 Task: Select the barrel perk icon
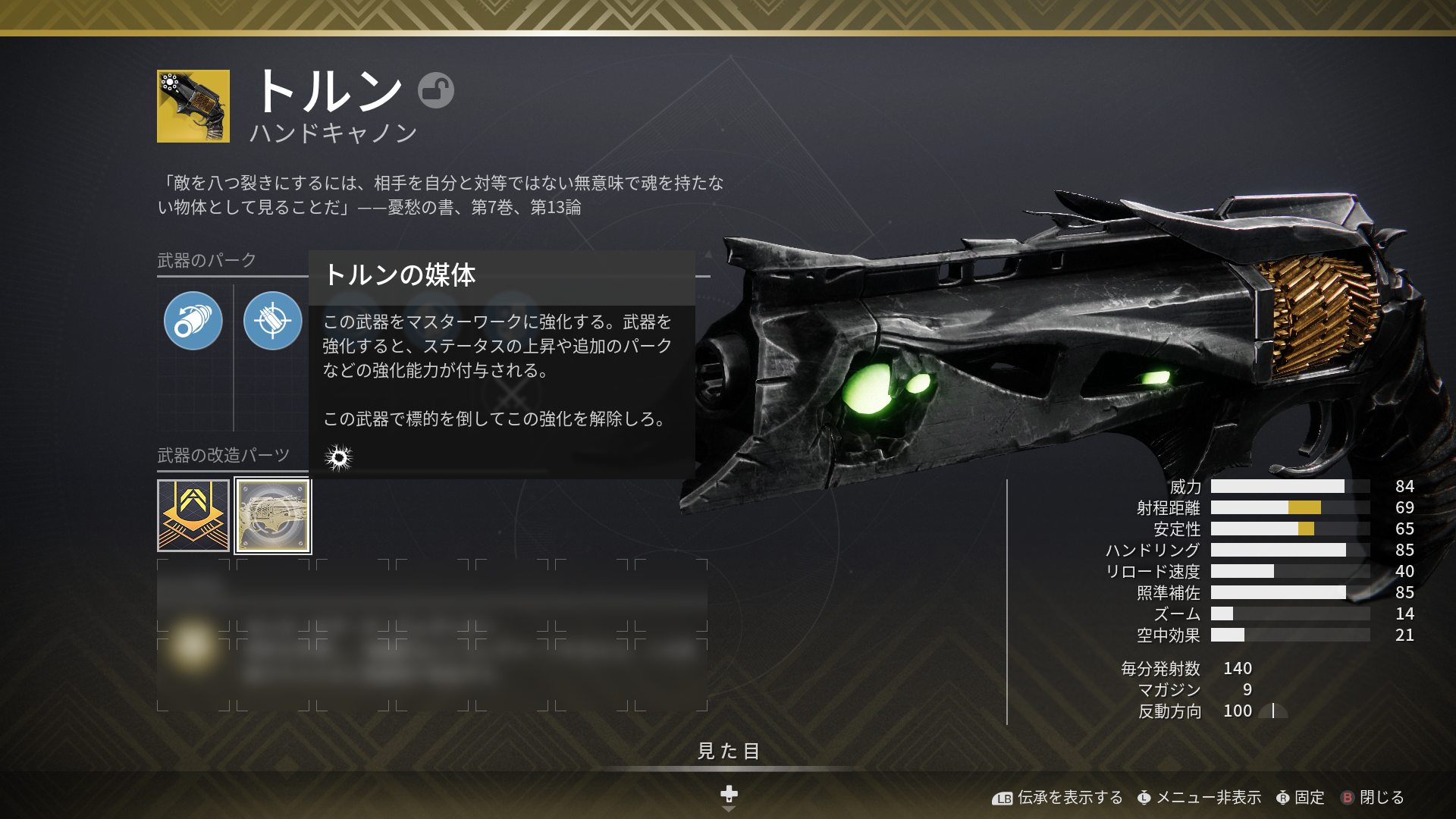[x=193, y=321]
